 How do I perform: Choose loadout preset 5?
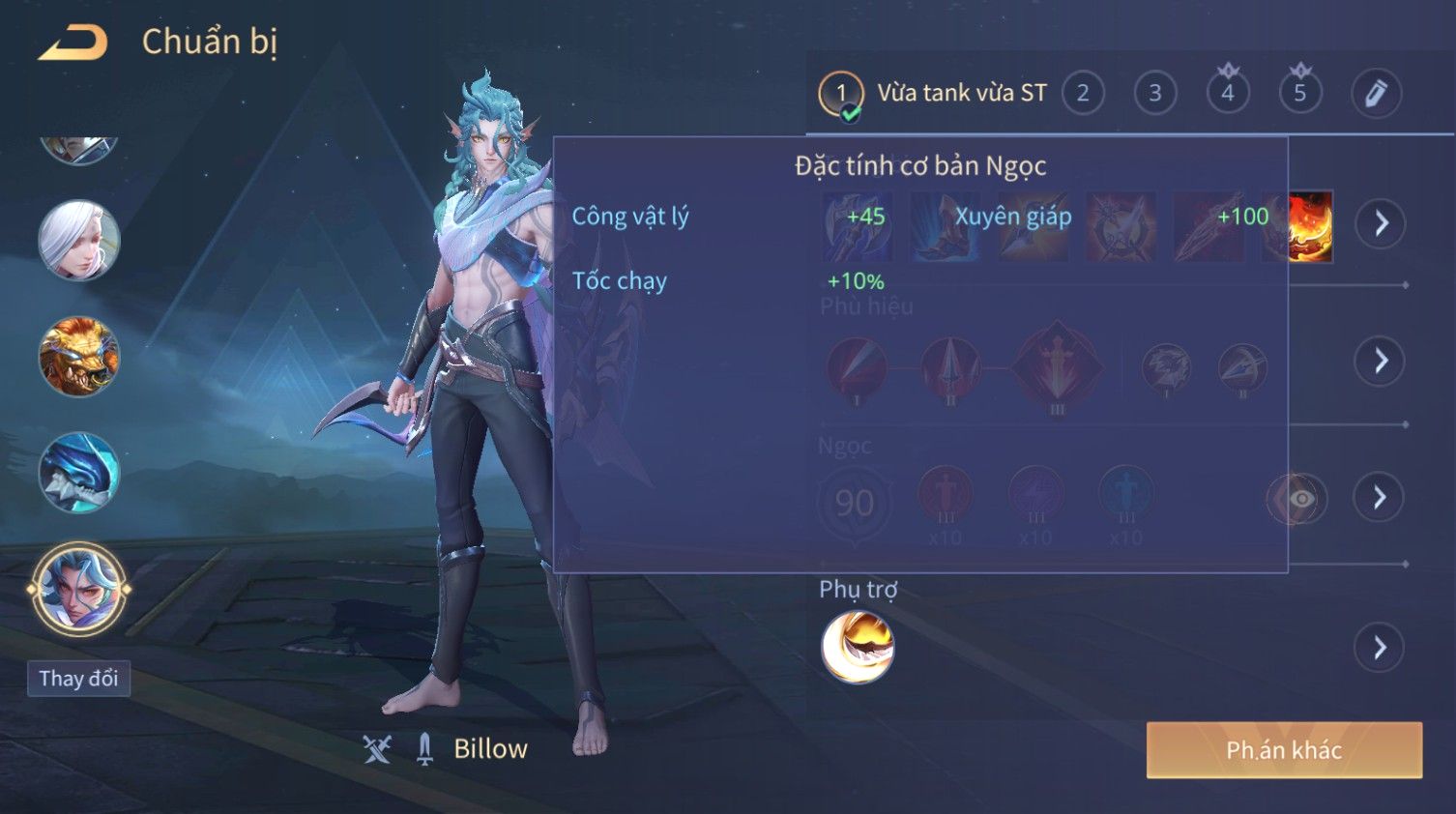point(1299,94)
